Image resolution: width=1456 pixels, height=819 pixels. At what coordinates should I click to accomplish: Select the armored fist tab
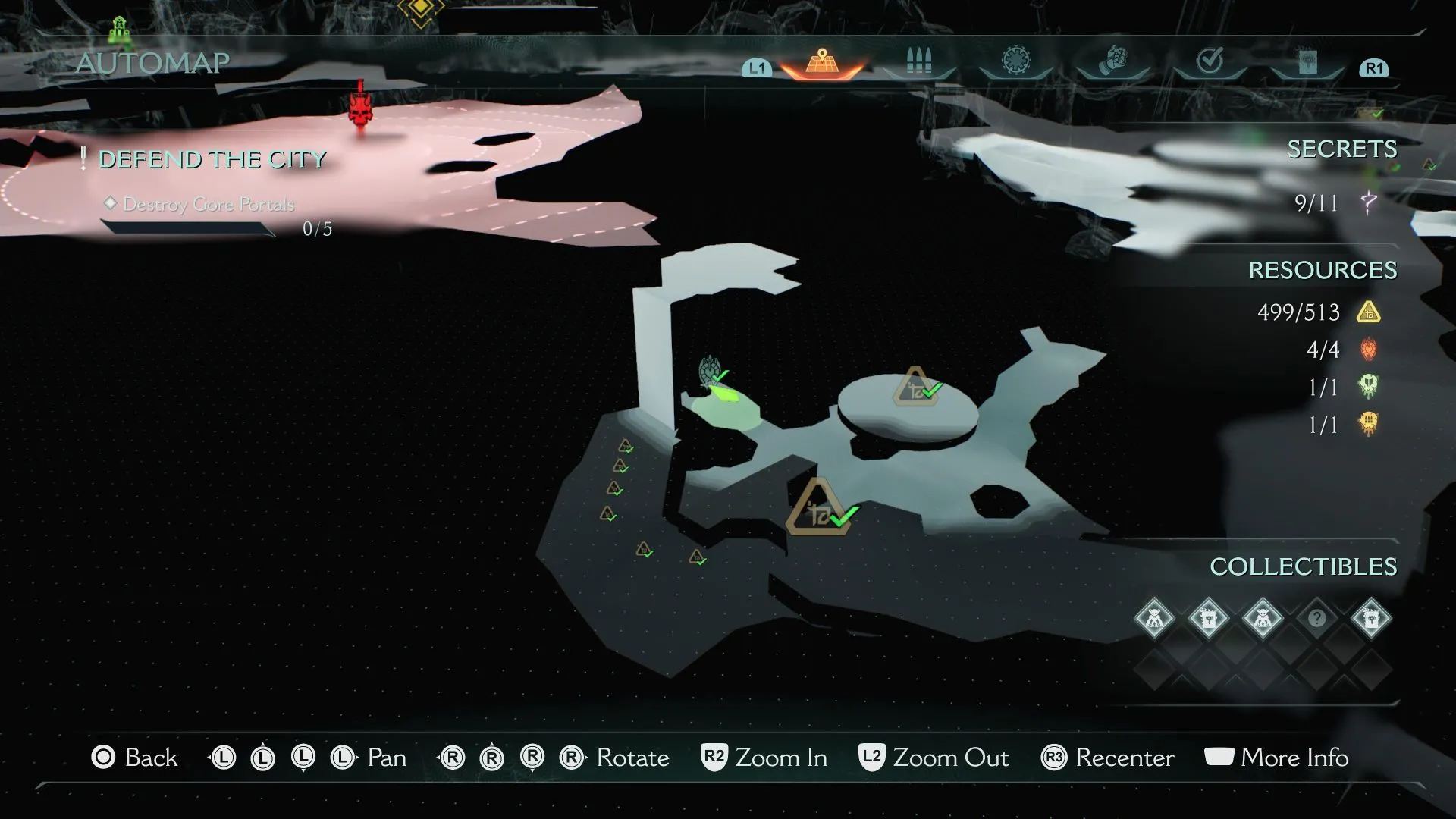pyautogui.click(x=1112, y=61)
